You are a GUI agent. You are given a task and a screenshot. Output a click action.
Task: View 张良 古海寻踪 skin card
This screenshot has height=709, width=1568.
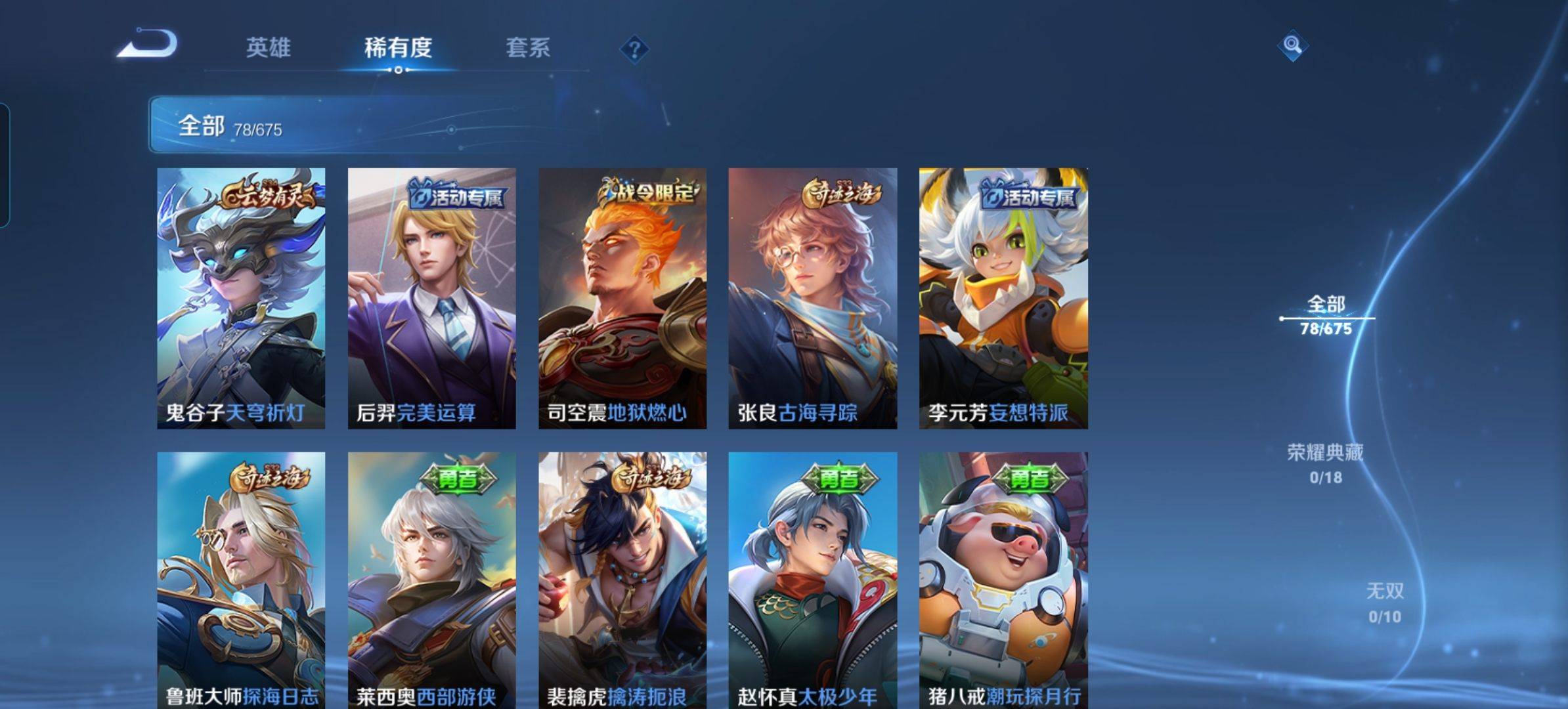pyautogui.click(x=812, y=298)
